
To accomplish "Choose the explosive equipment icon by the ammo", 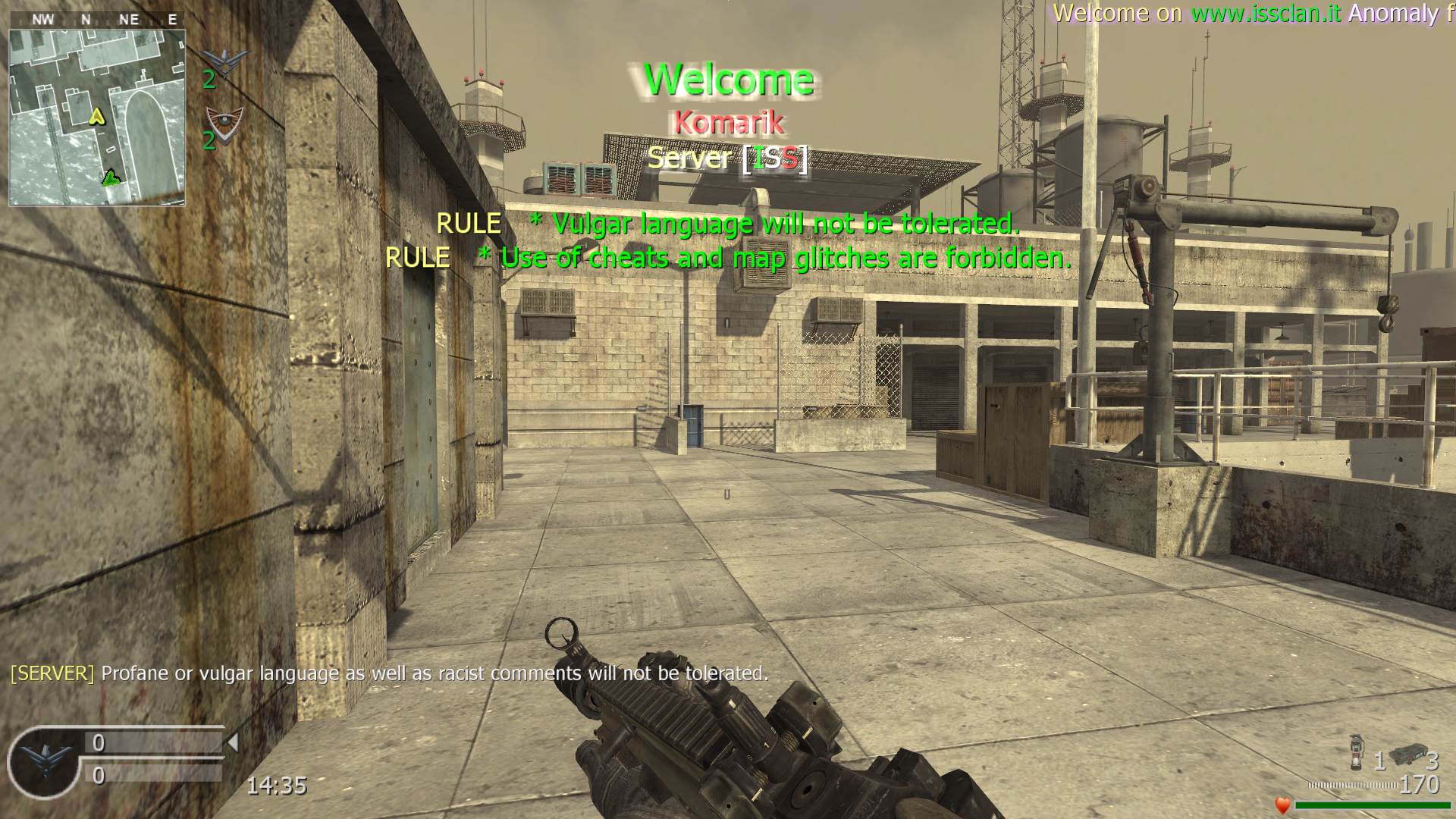I will (x=1407, y=754).
